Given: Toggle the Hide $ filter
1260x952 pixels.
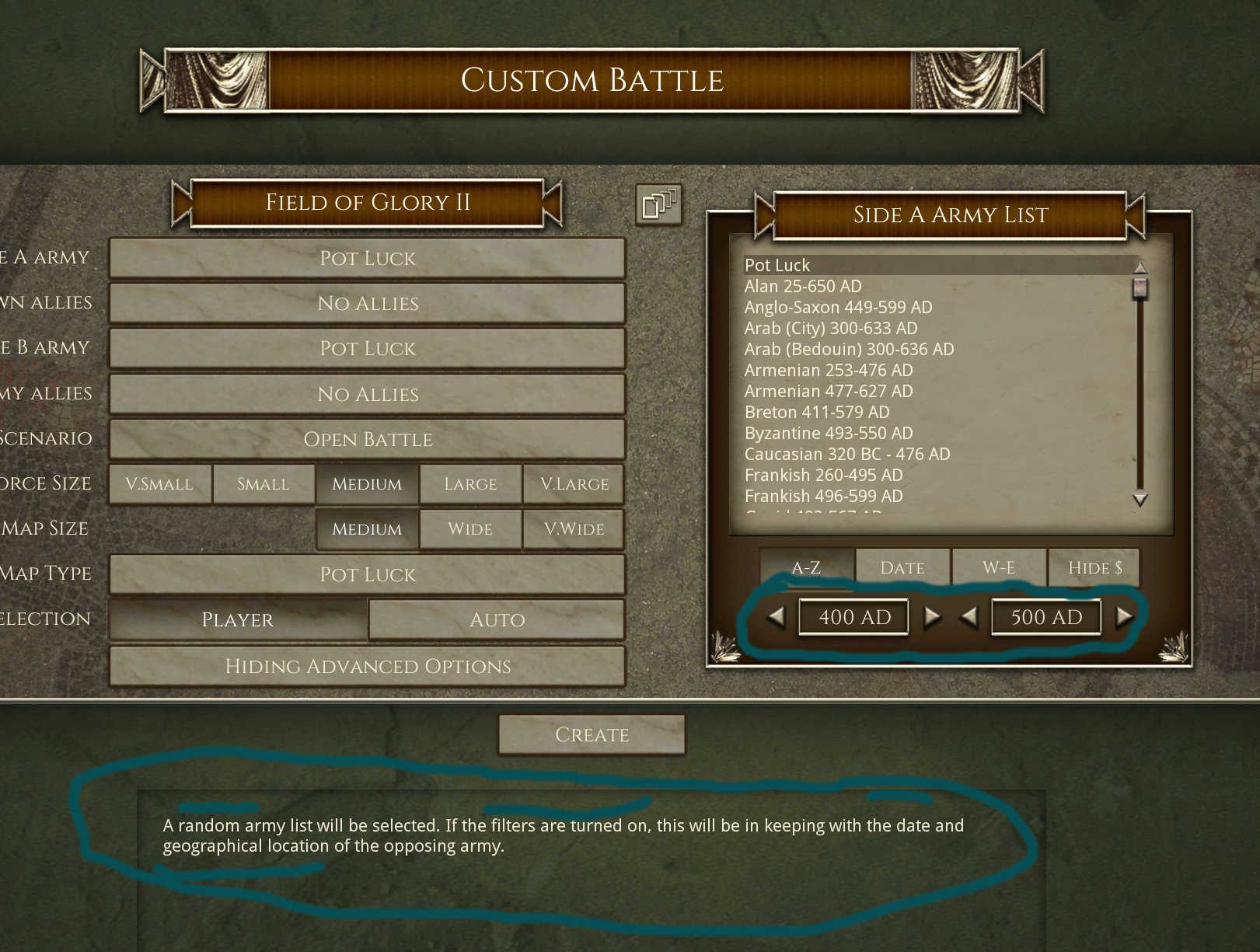Looking at the screenshot, I should [1094, 568].
